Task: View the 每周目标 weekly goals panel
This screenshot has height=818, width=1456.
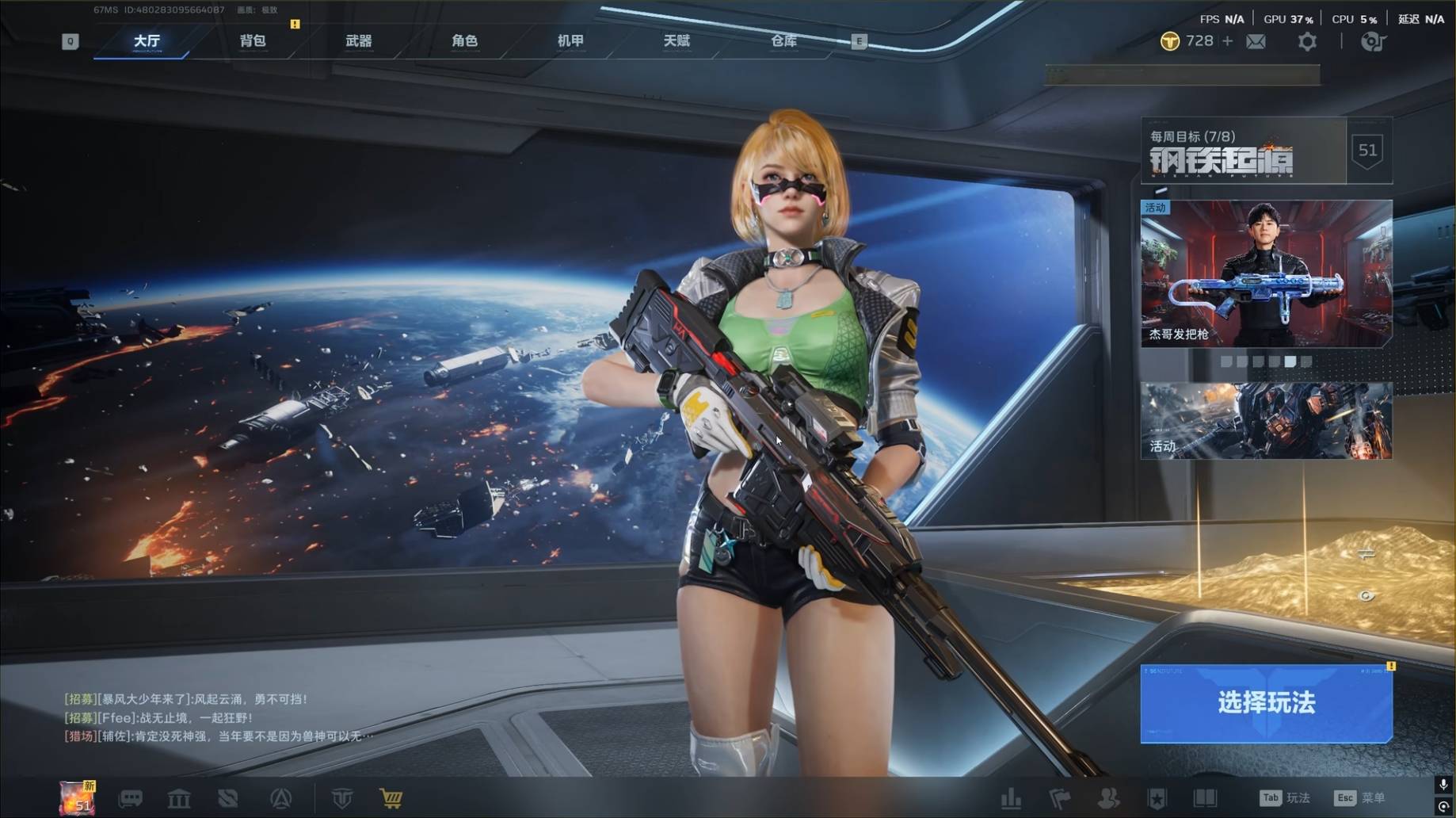Action: click(x=1244, y=151)
